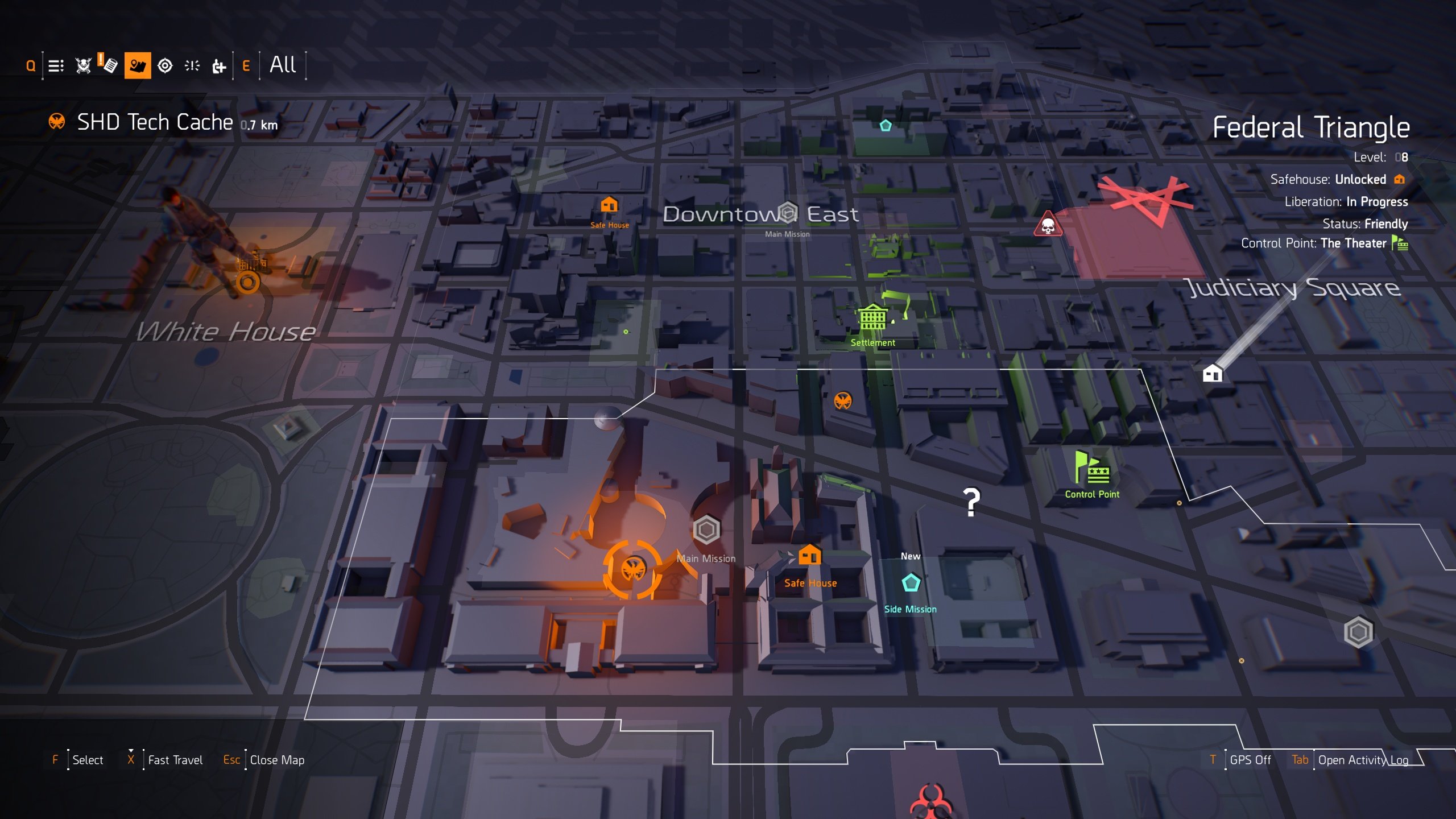Click the Fast Travel option
The width and height of the screenshot is (1456, 819).
pyautogui.click(x=175, y=759)
